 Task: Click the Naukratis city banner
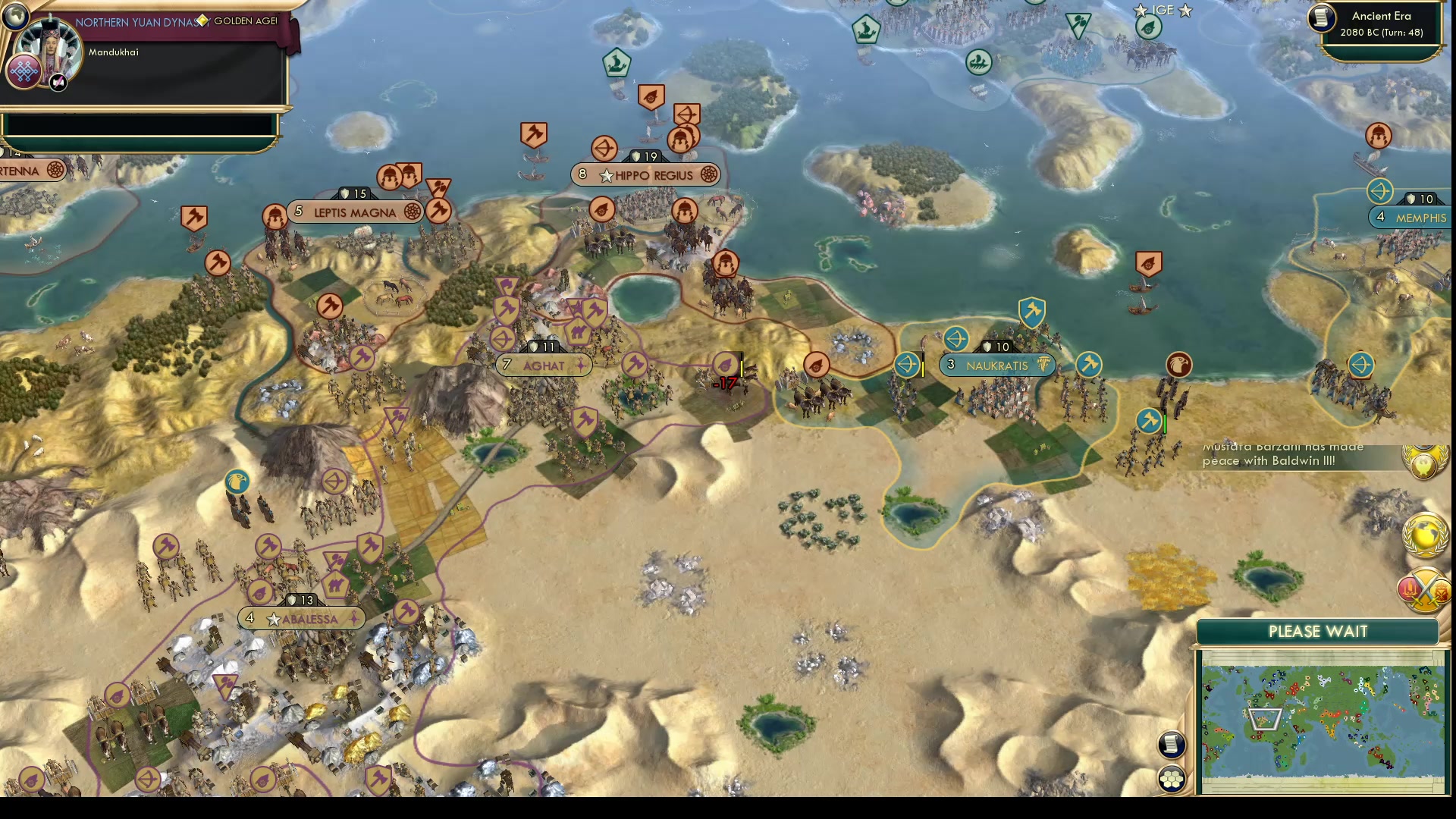coord(998,366)
